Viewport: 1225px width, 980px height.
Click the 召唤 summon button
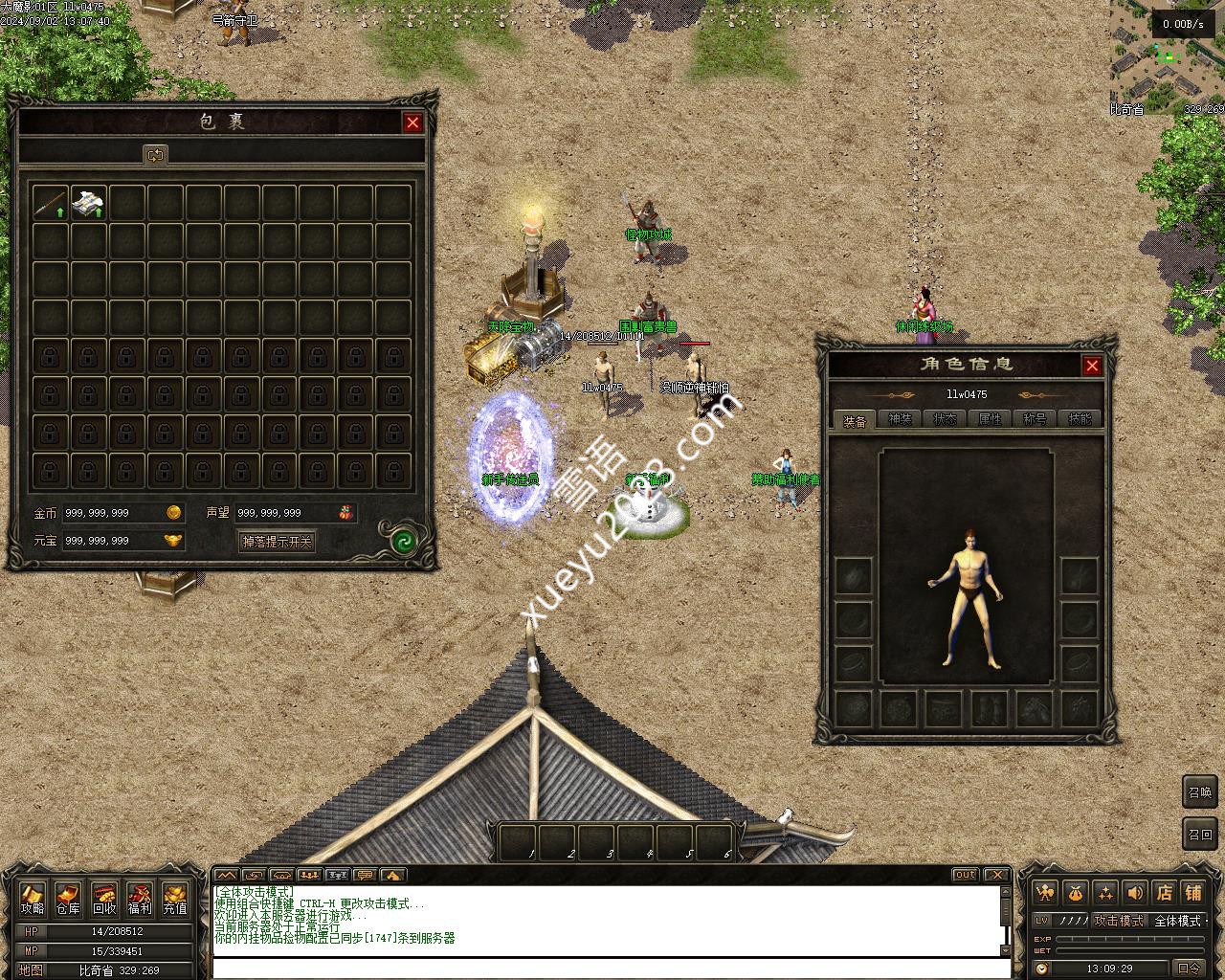1199,792
